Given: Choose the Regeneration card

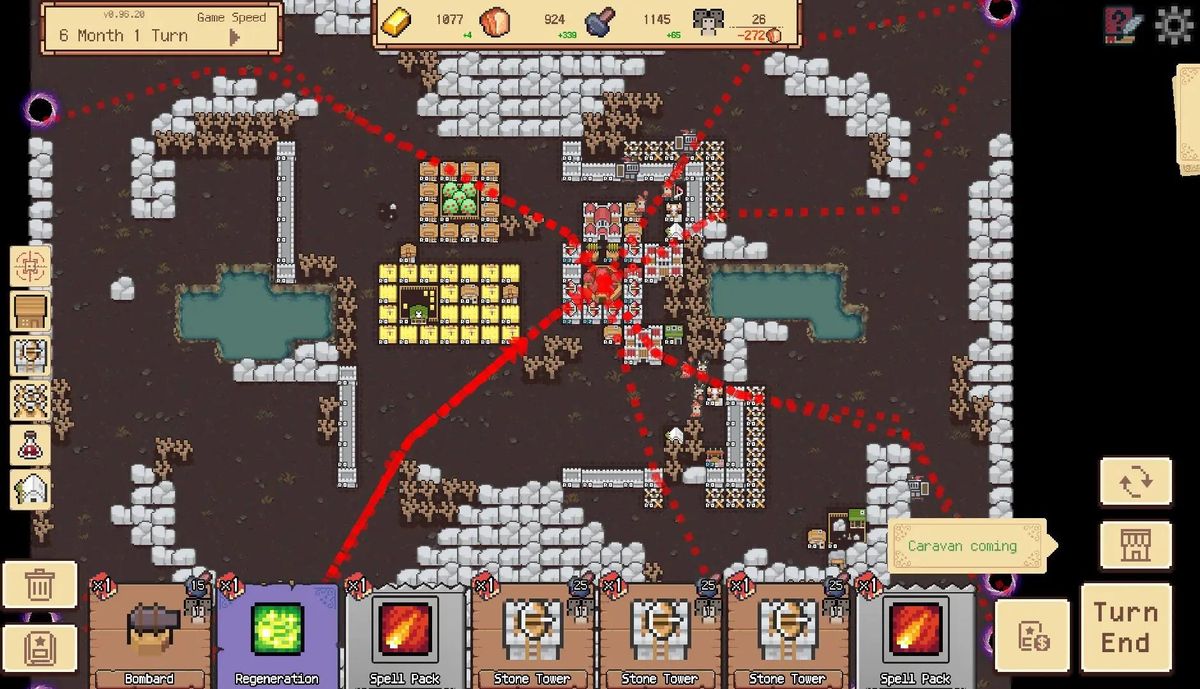Looking at the screenshot, I should coord(277,634).
